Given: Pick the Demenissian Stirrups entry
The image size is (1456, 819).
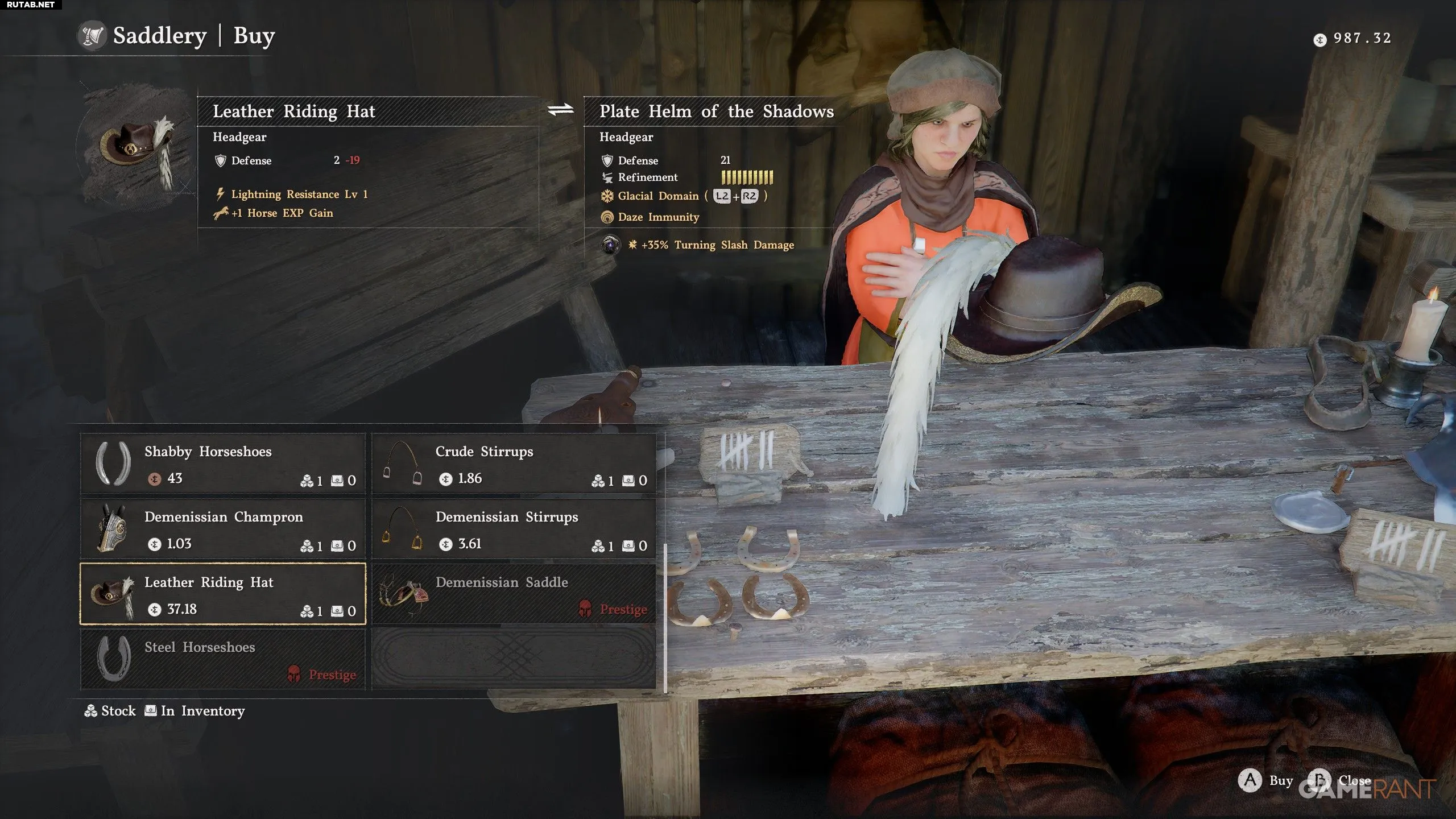Looking at the screenshot, I should (514, 529).
